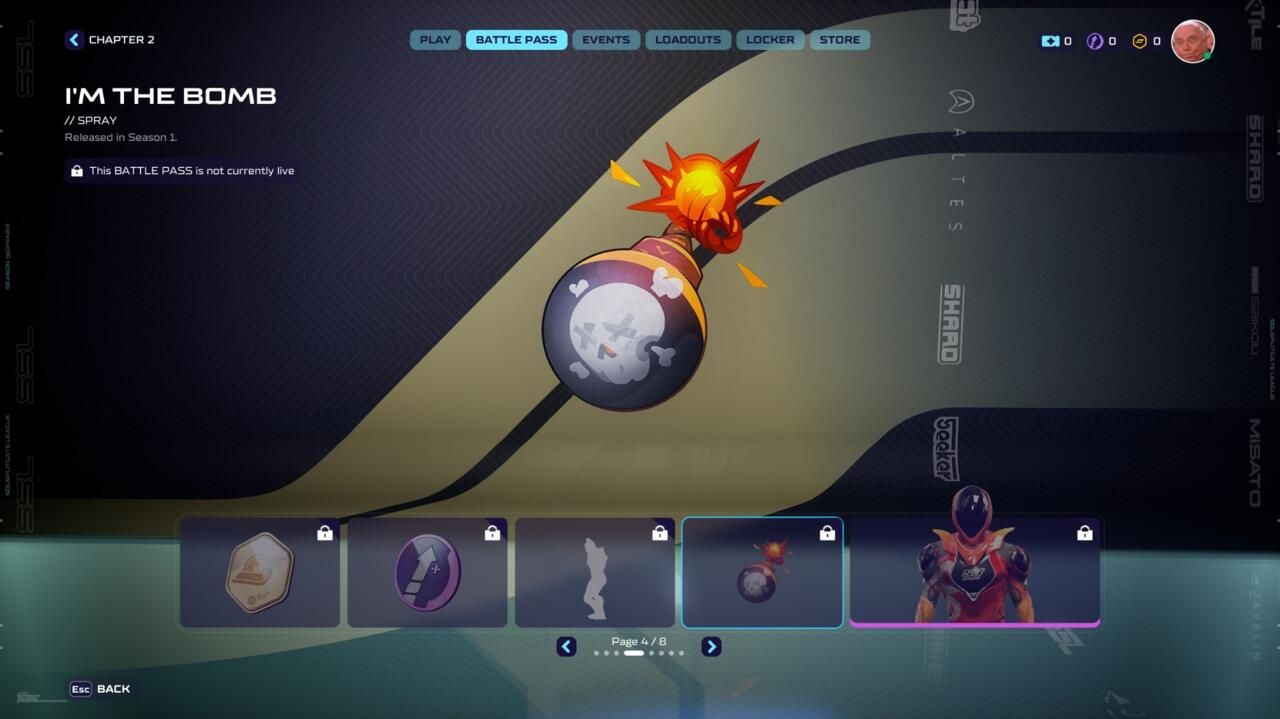This screenshot has width=1280, height=719.
Task: Open the Loadouts tab
Action: click(688, 40)
